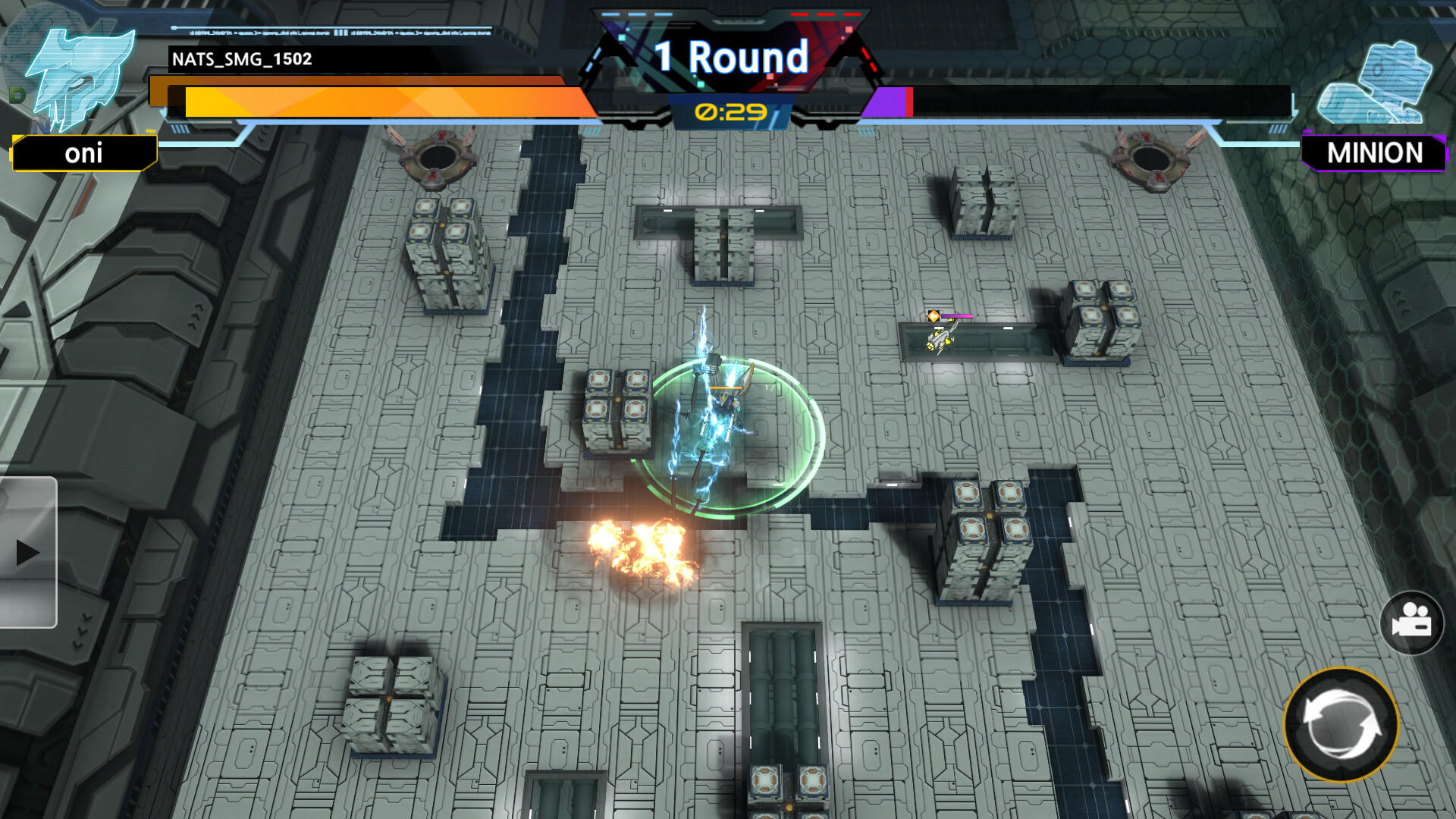Select the oni name tab
This screenshot has height=819, width=1456.
(83, 154)
